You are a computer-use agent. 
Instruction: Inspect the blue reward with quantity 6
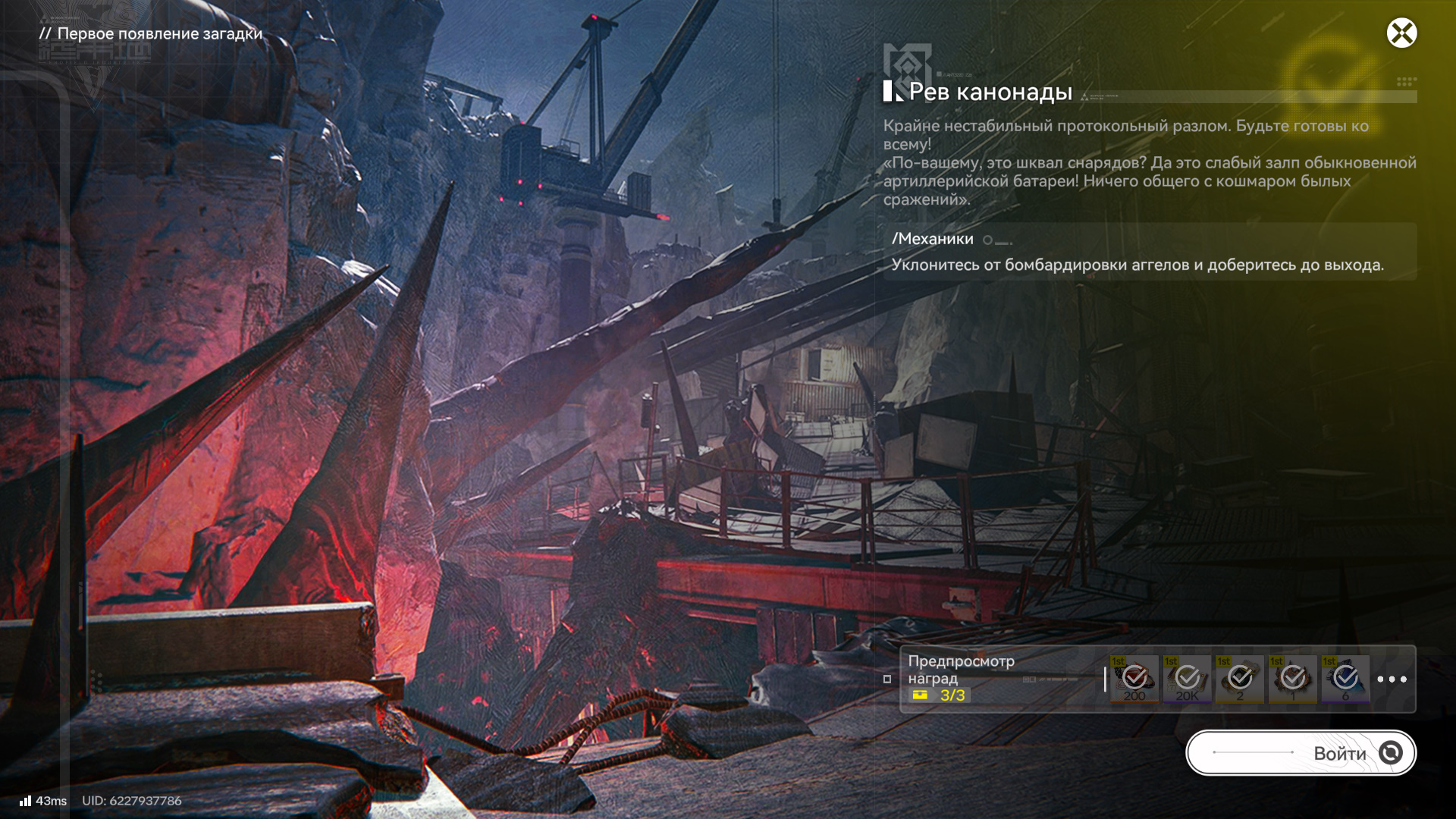tap(1345, 679)
